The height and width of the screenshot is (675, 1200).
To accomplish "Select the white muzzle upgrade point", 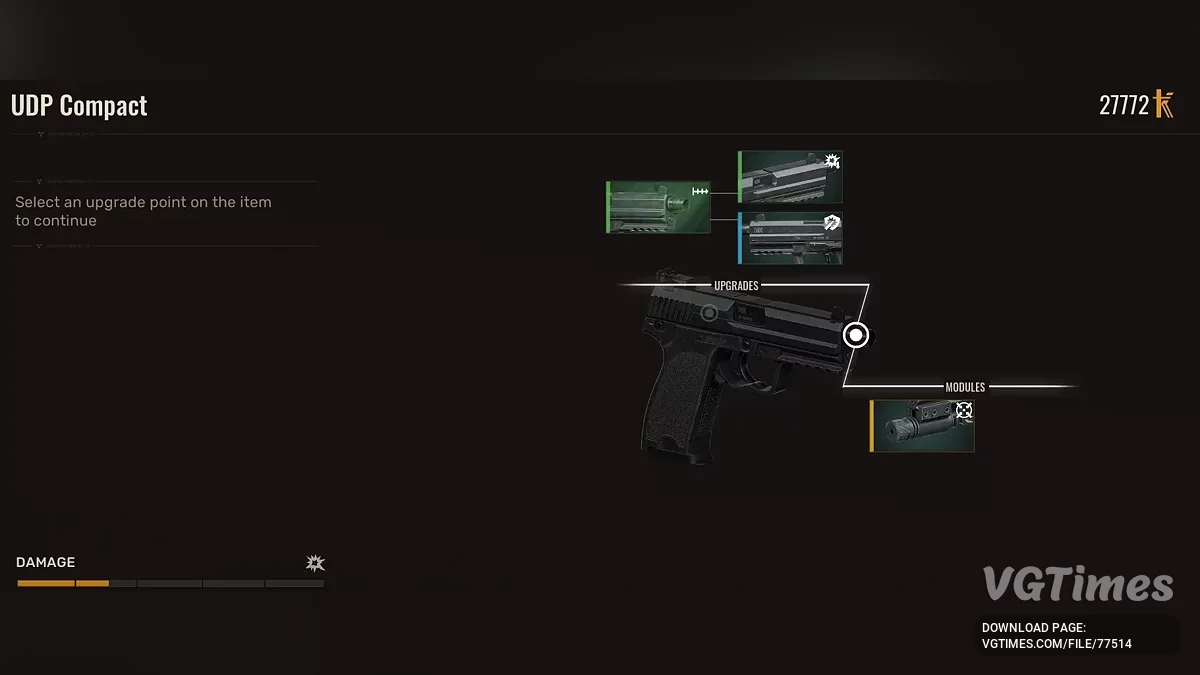I will tap(855, 335).
